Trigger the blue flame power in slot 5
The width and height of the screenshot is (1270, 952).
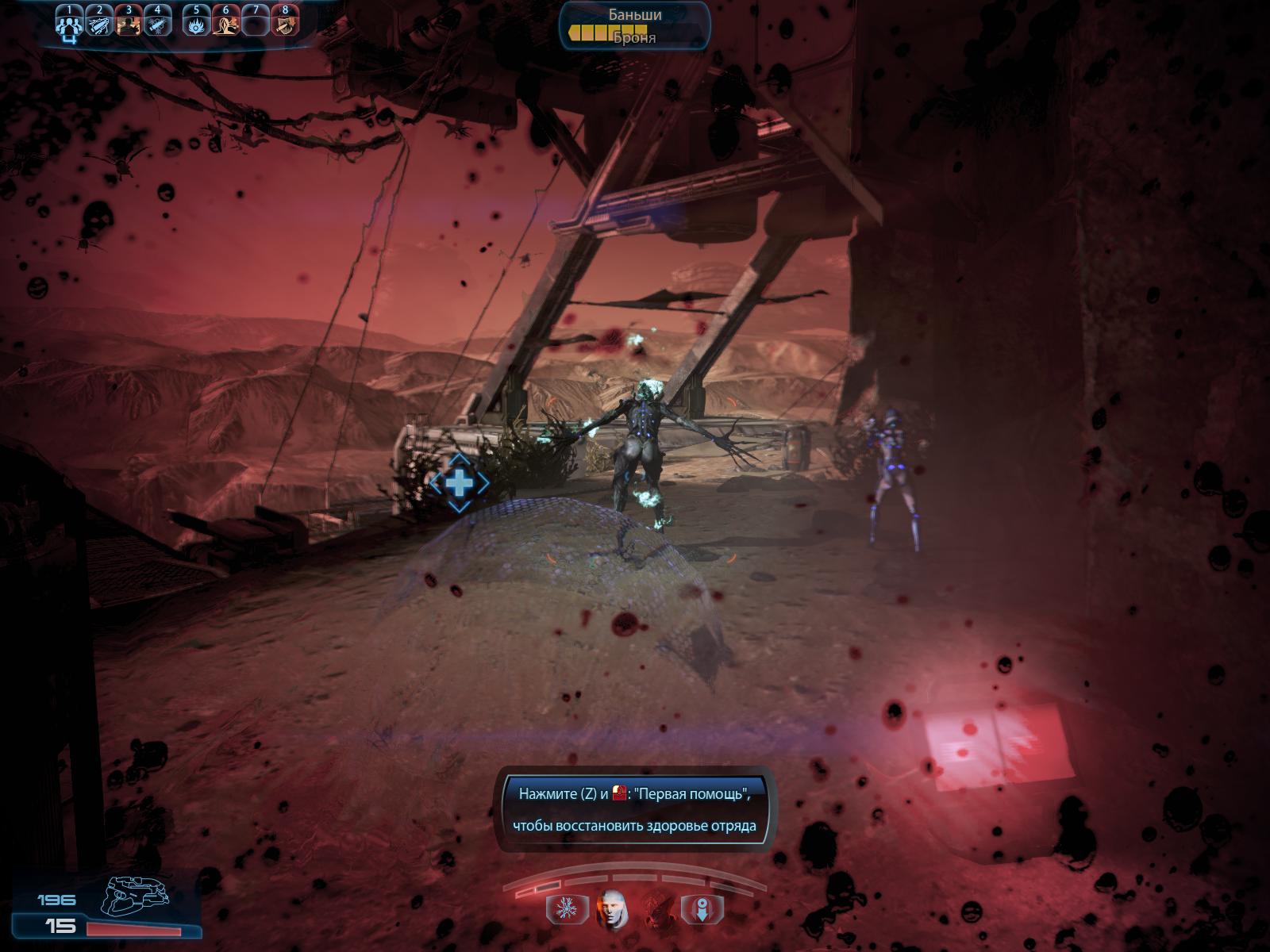[196, 23]
